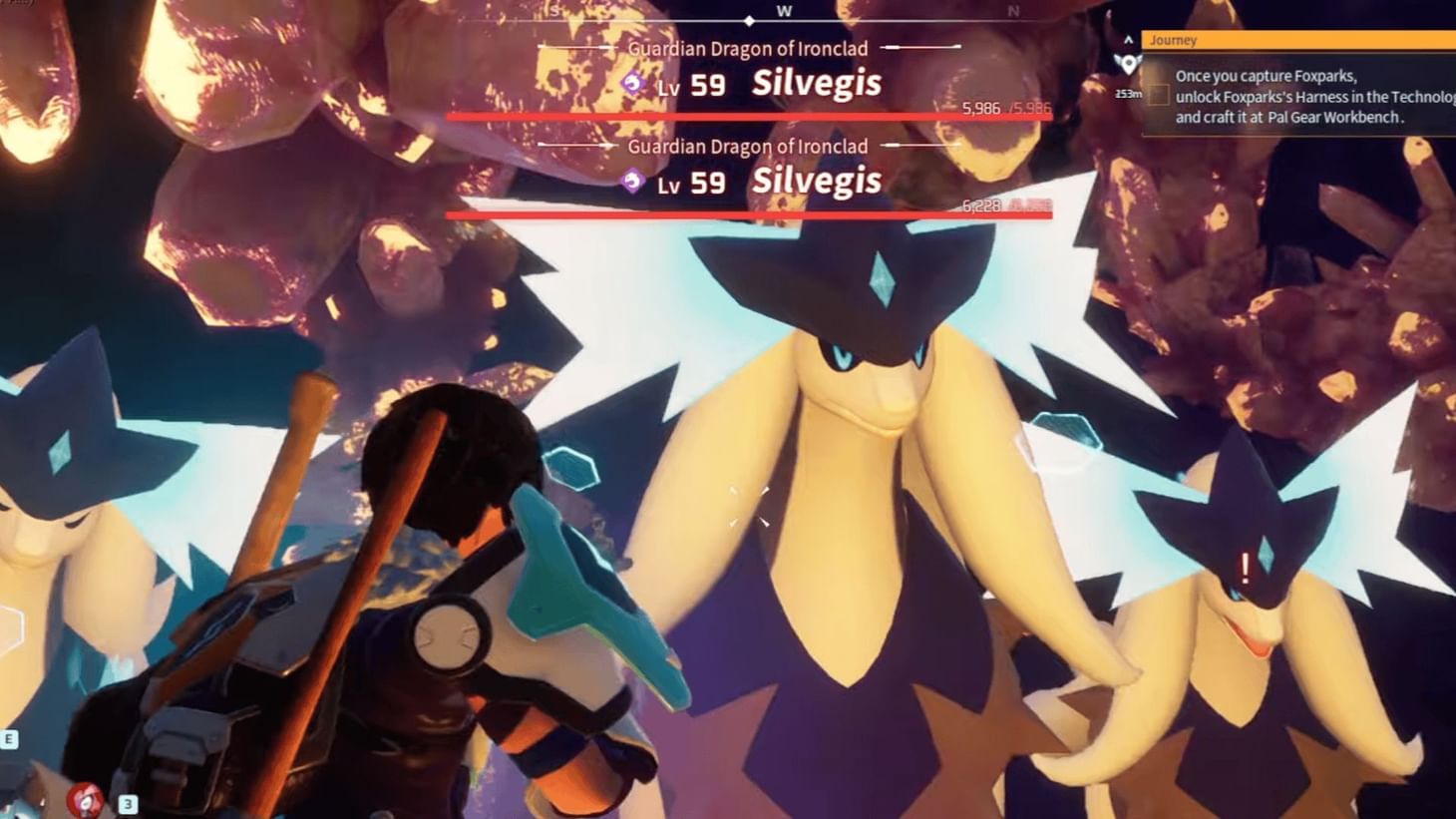Toggle completion on the Foxparks Harness objective
The width and height of the screenshot is (1456, 819).
tap(1158, 97)
